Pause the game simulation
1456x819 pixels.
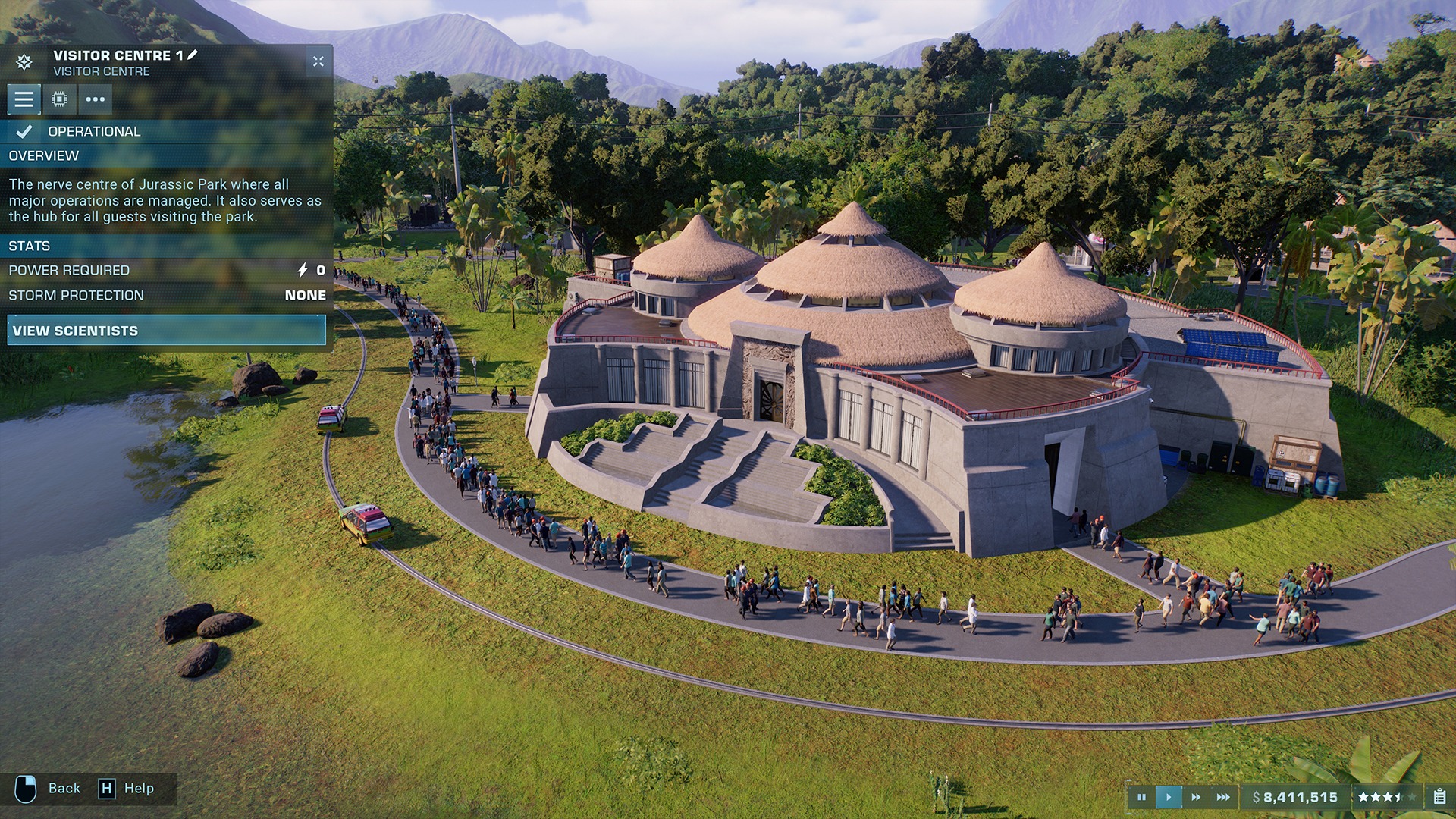click(1141, 797)
